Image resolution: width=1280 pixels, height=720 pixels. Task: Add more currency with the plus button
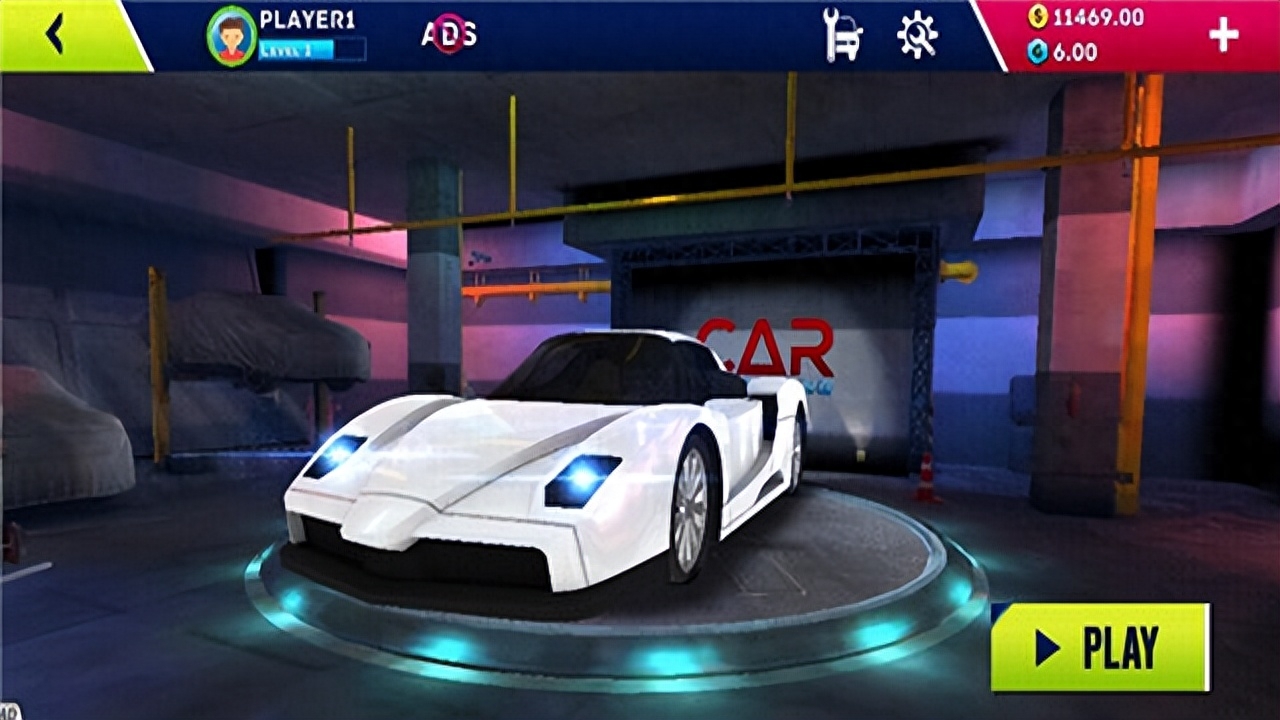[1223, 35]
